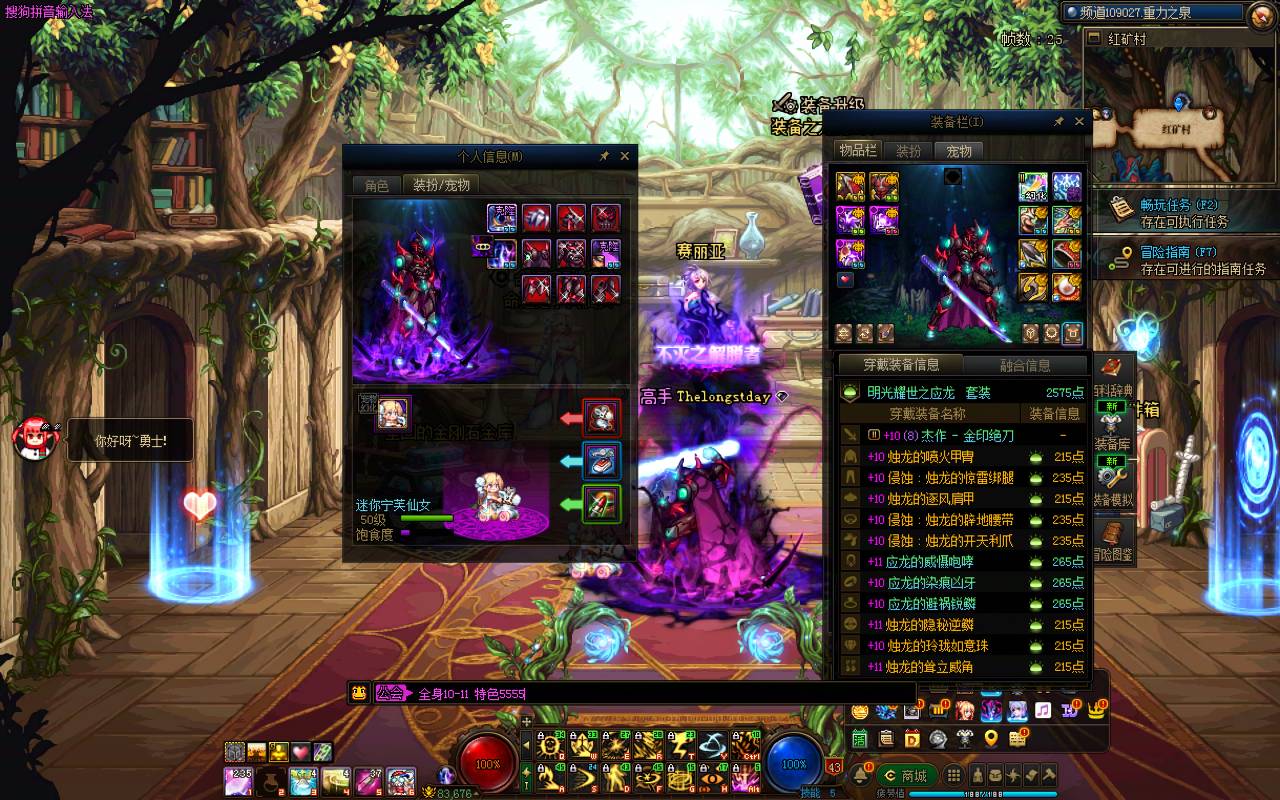The width and height of the screenshot is (1280, 800).
Task: Open the 商城 shop button
Action: click(906, 776)
